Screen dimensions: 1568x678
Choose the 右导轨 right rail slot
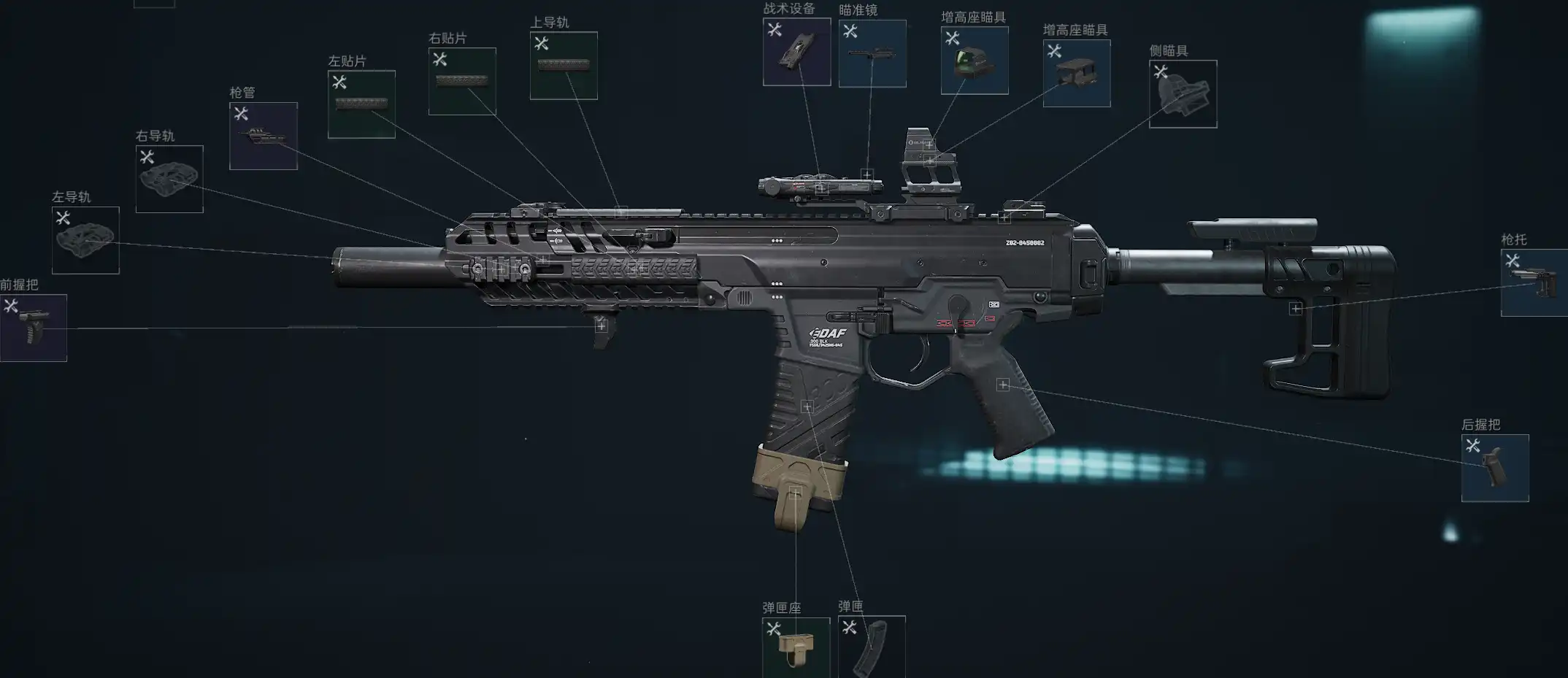[169, 179]
